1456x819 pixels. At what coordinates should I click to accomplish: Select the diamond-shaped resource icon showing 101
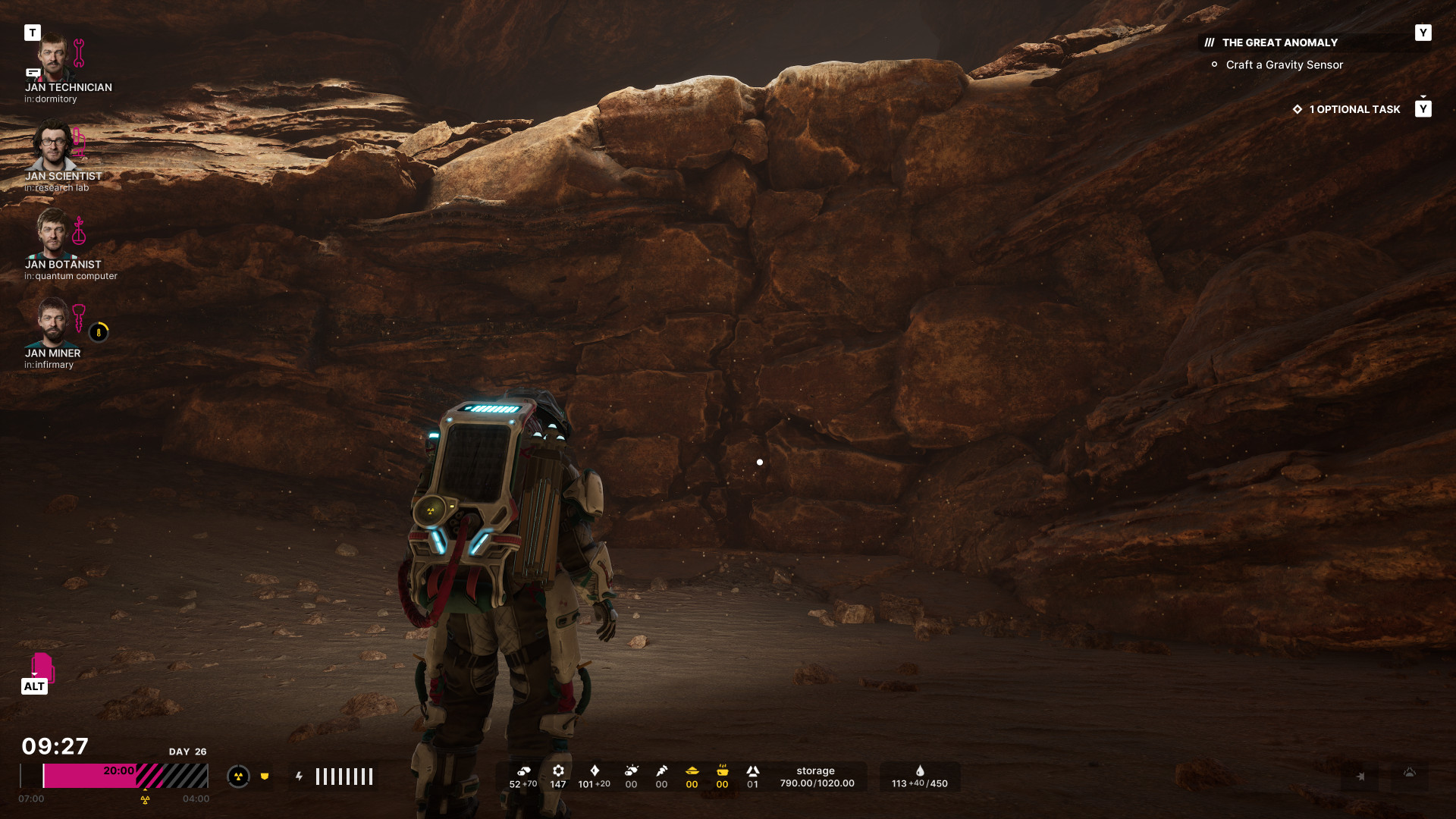[x=595, y=771]
